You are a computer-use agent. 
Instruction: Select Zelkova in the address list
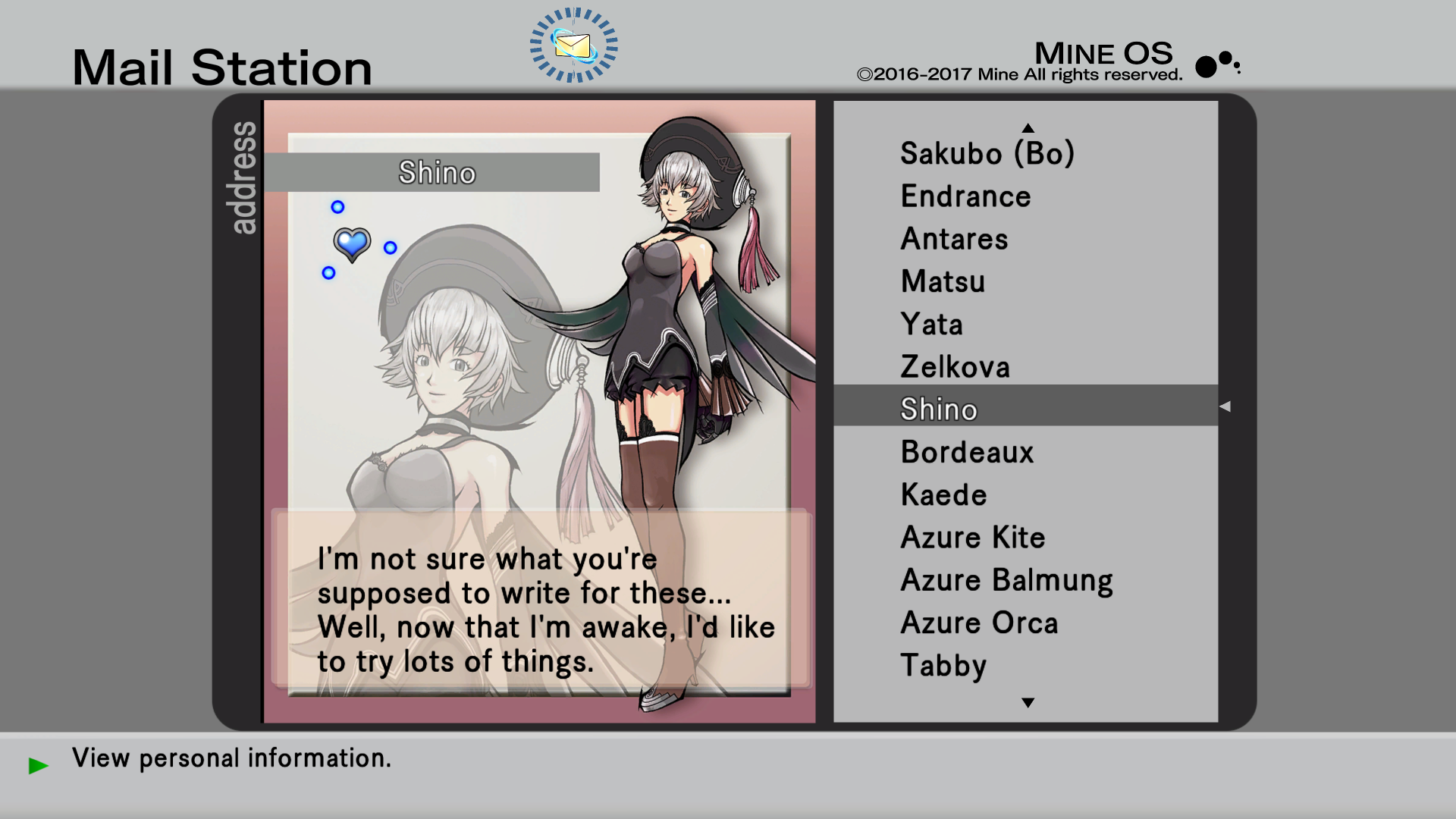[955, 367]
